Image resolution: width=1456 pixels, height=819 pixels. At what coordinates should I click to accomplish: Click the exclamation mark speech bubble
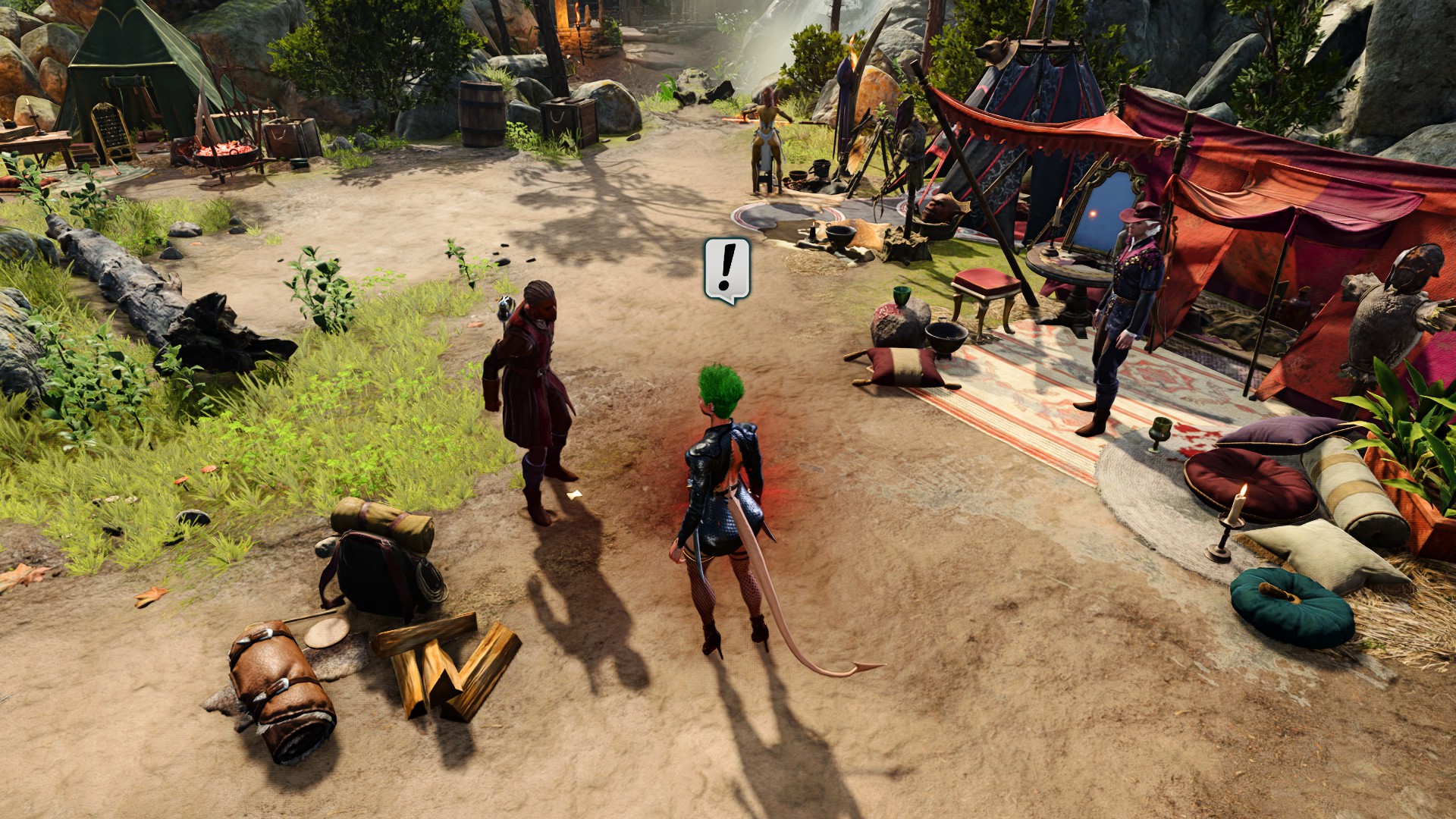(727, 269)
